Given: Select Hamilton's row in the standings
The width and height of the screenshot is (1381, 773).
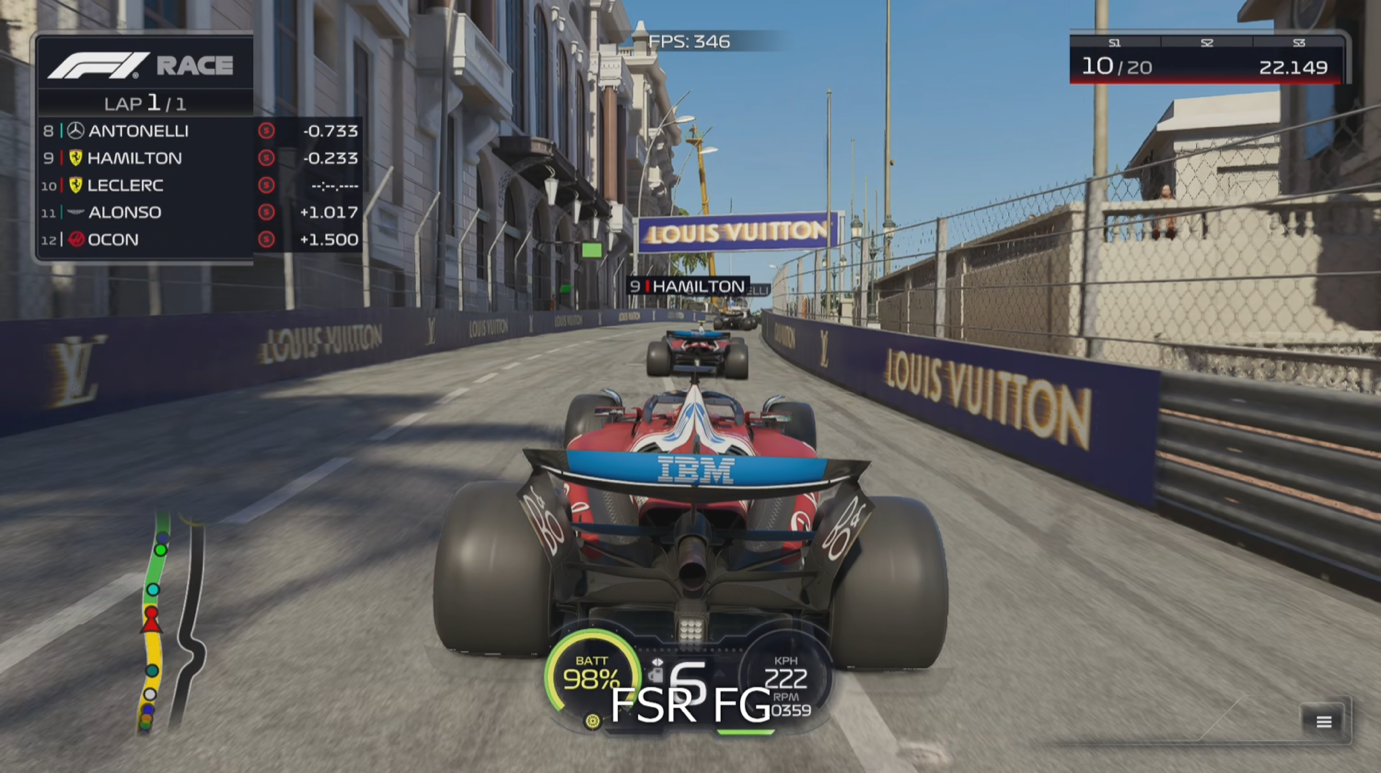Looking at the screenshot, I should pos(199,158).
